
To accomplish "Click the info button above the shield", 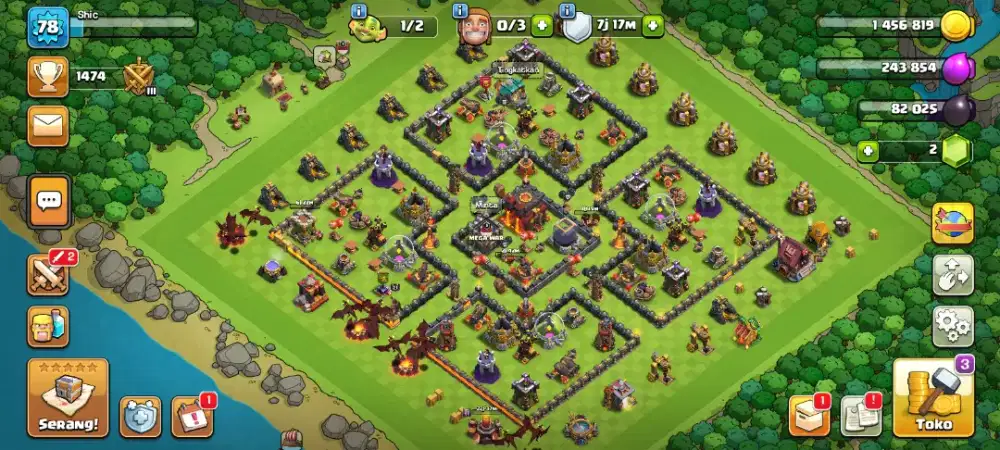I will [x=569, y=11].
